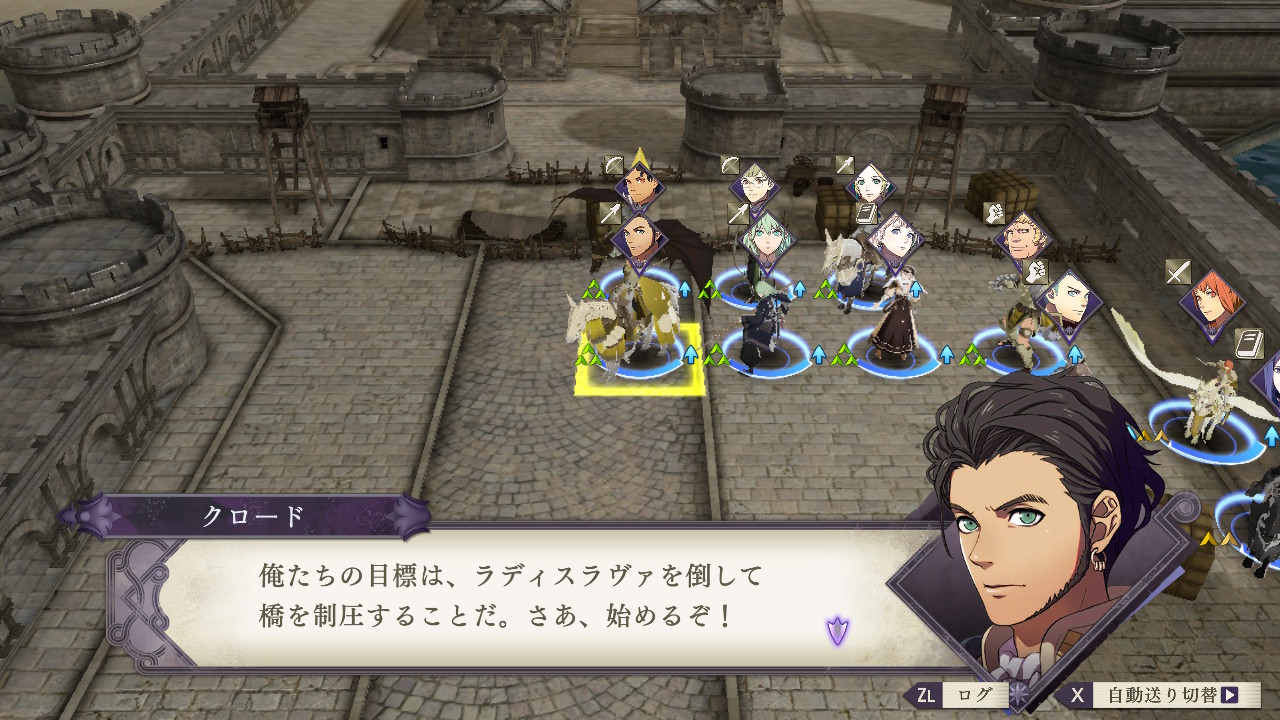Select the dark-haired portrait marked with a bow icon
The image size is (1280, 720).
click(638, 185)
